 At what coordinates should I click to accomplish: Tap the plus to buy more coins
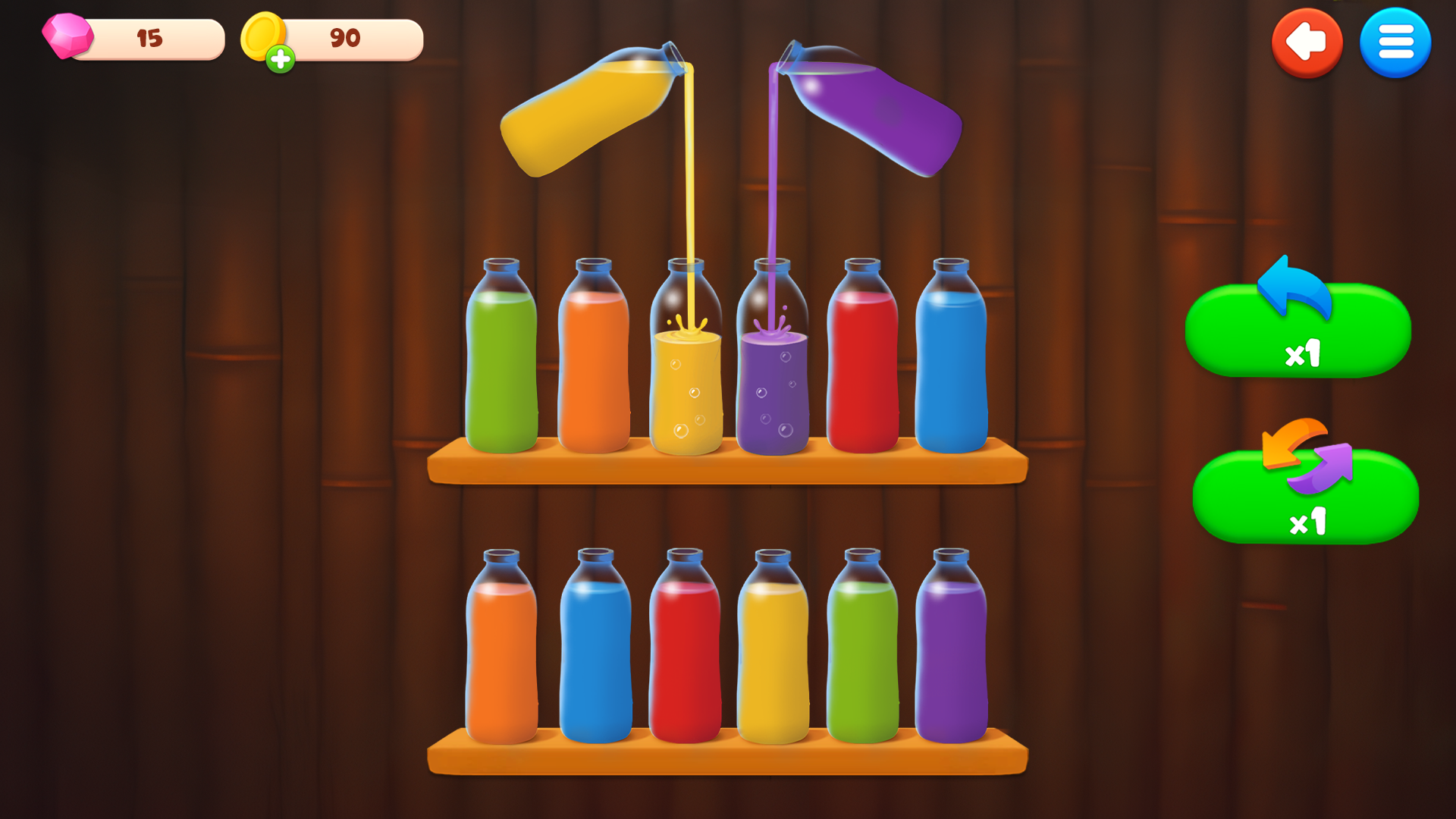click(x=281, y=57)
